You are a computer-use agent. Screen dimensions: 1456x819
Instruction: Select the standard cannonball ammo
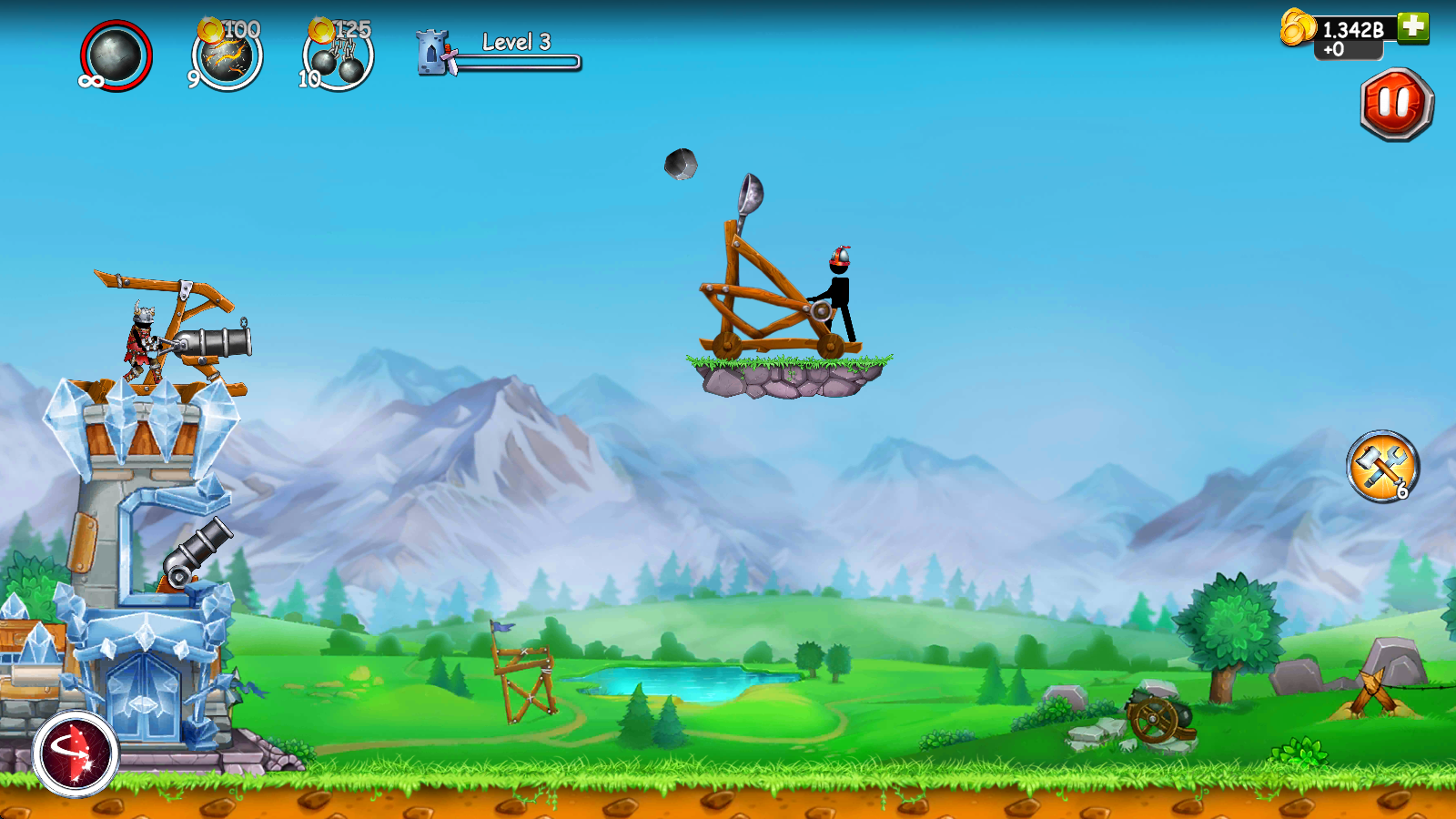116,56
